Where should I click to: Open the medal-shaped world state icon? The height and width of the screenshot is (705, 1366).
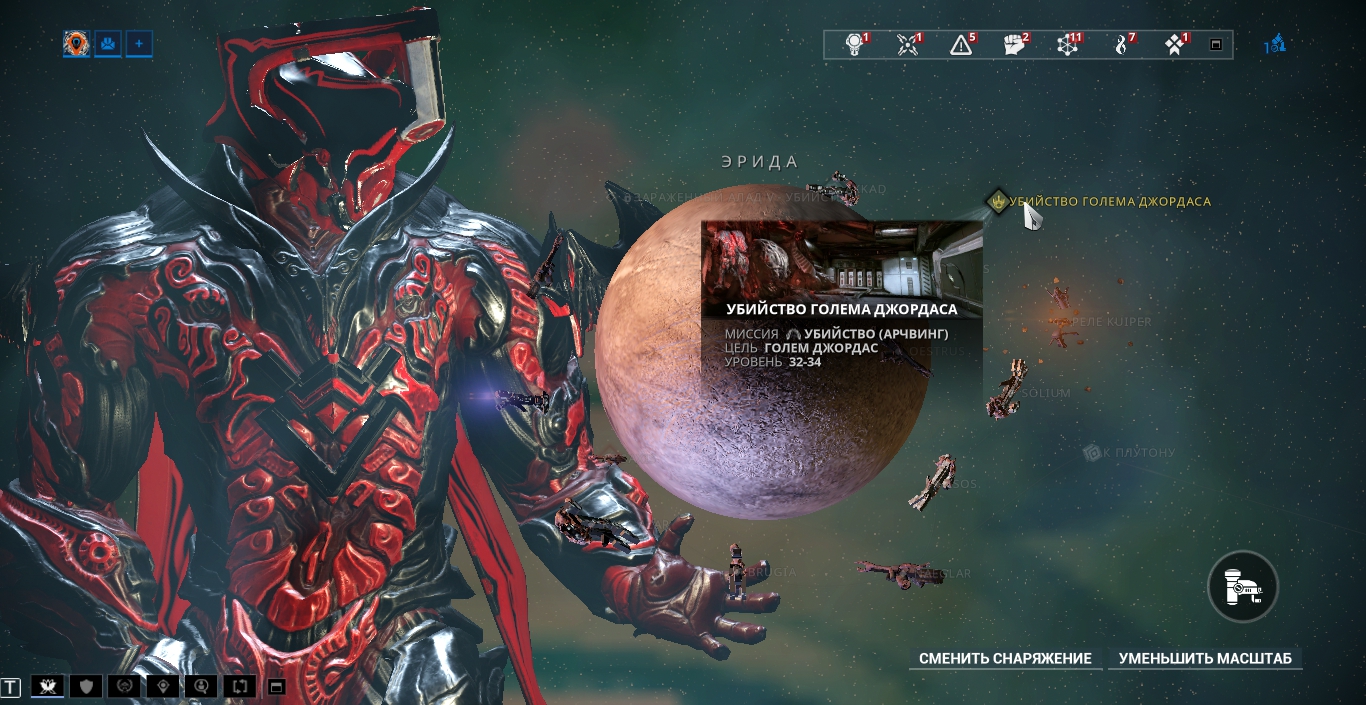click(x=855, y=44)
